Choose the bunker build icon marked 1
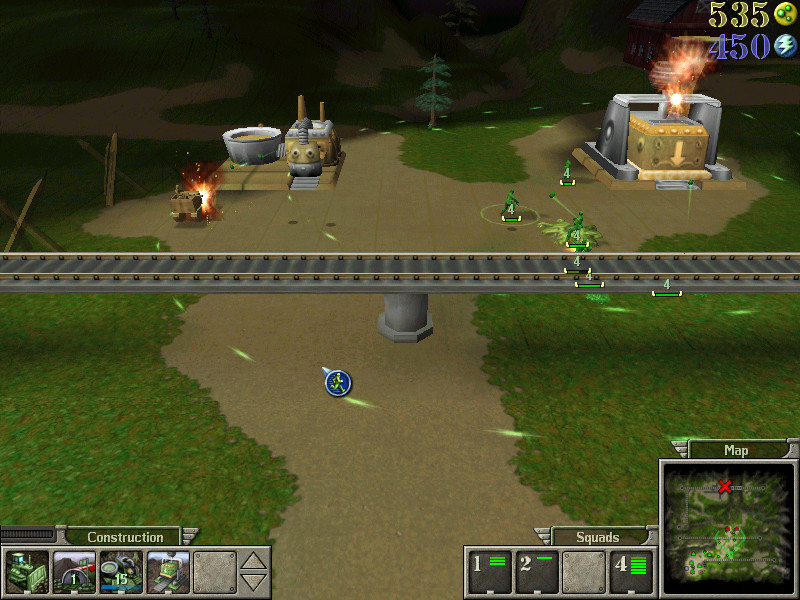The width and height of the screenshot is (800, 600). tap(73, 572)
